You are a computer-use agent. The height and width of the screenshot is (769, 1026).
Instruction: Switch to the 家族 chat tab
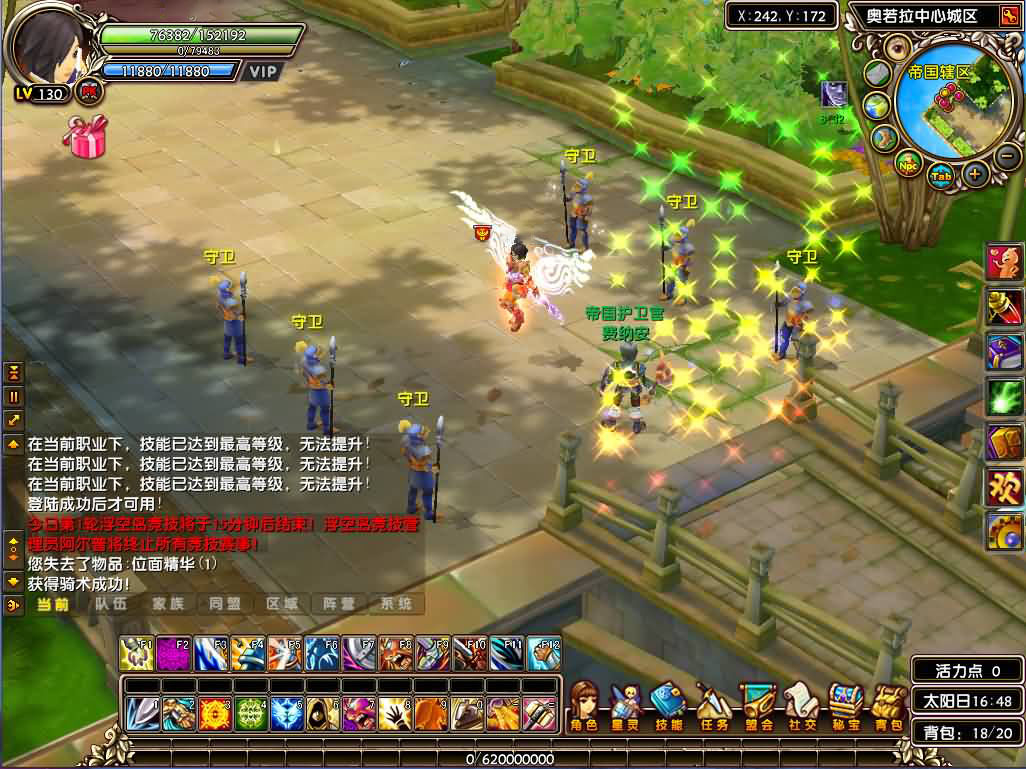point(168,604)
